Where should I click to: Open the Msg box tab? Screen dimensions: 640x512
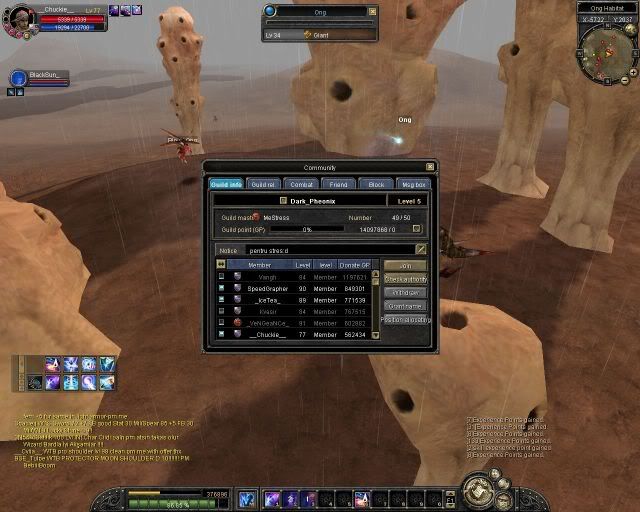pos(413,184)
